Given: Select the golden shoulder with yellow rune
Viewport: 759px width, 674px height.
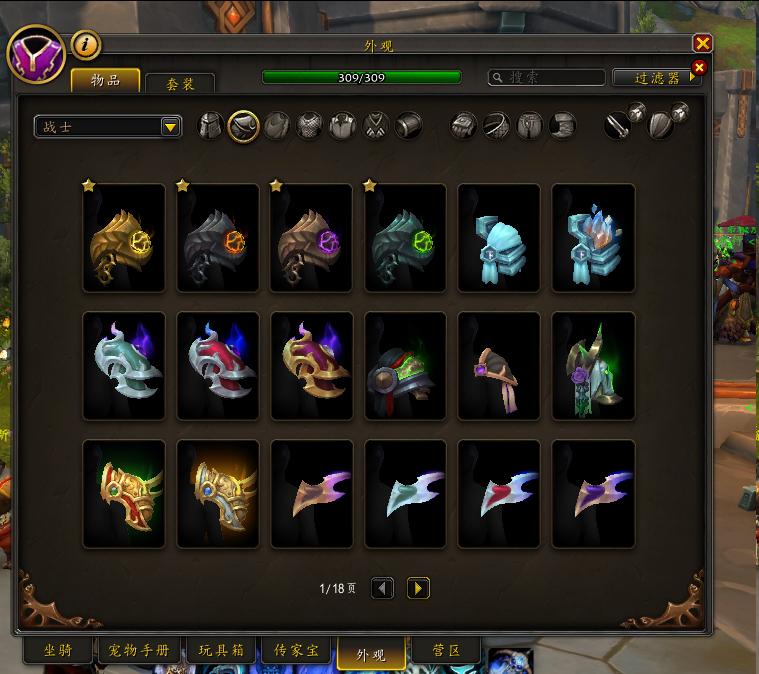Looking at the screenshot, I should pos(124,238).
